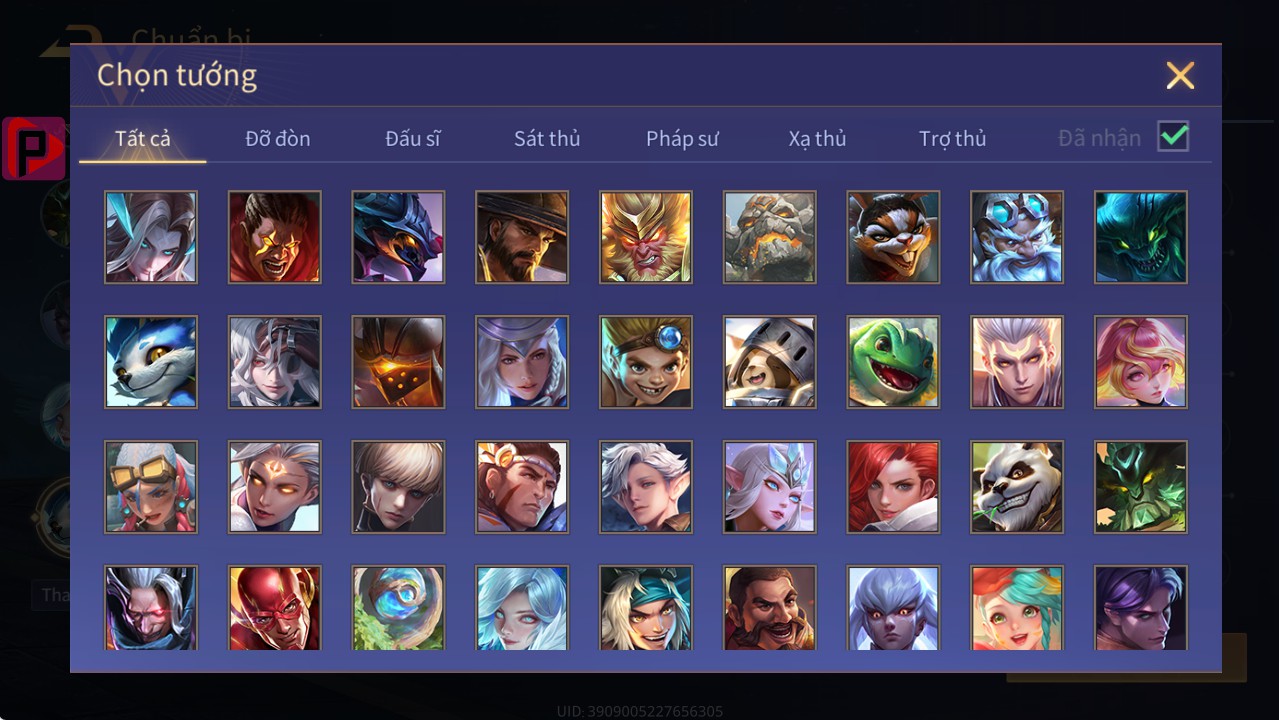Toggle the Đã nhận checkbox

tap(1173, 137)
